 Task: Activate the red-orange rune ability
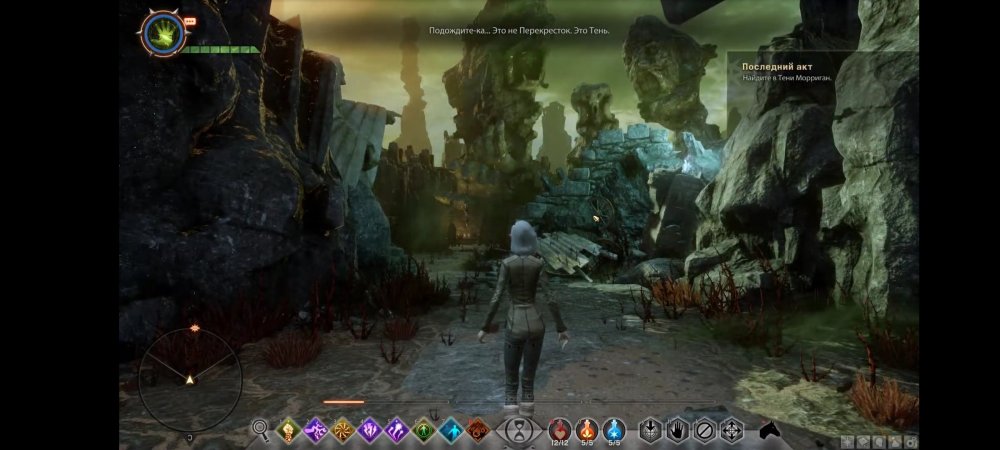[477, 430]
